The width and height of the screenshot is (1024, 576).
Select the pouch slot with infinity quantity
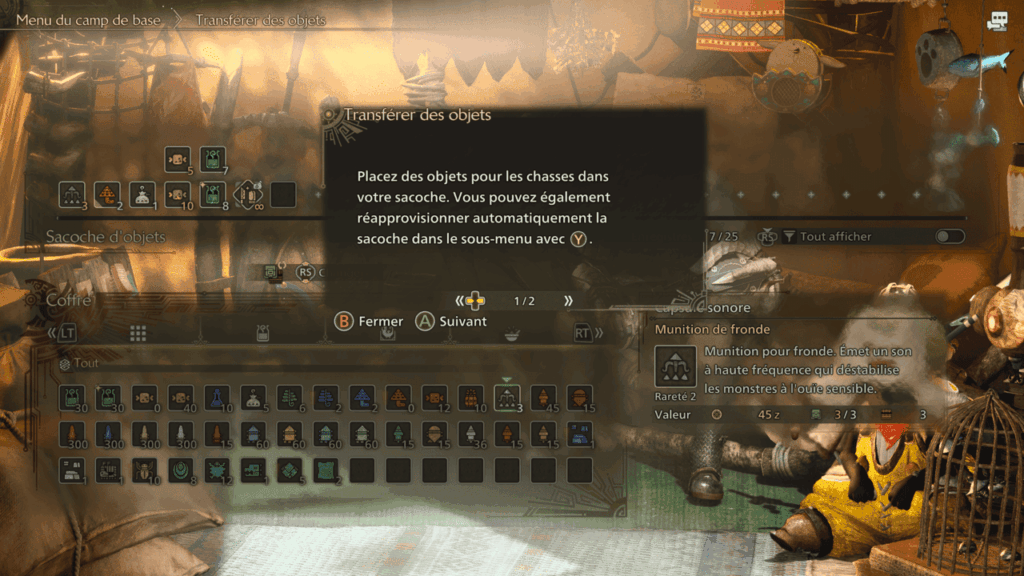[x=248, y=194]
